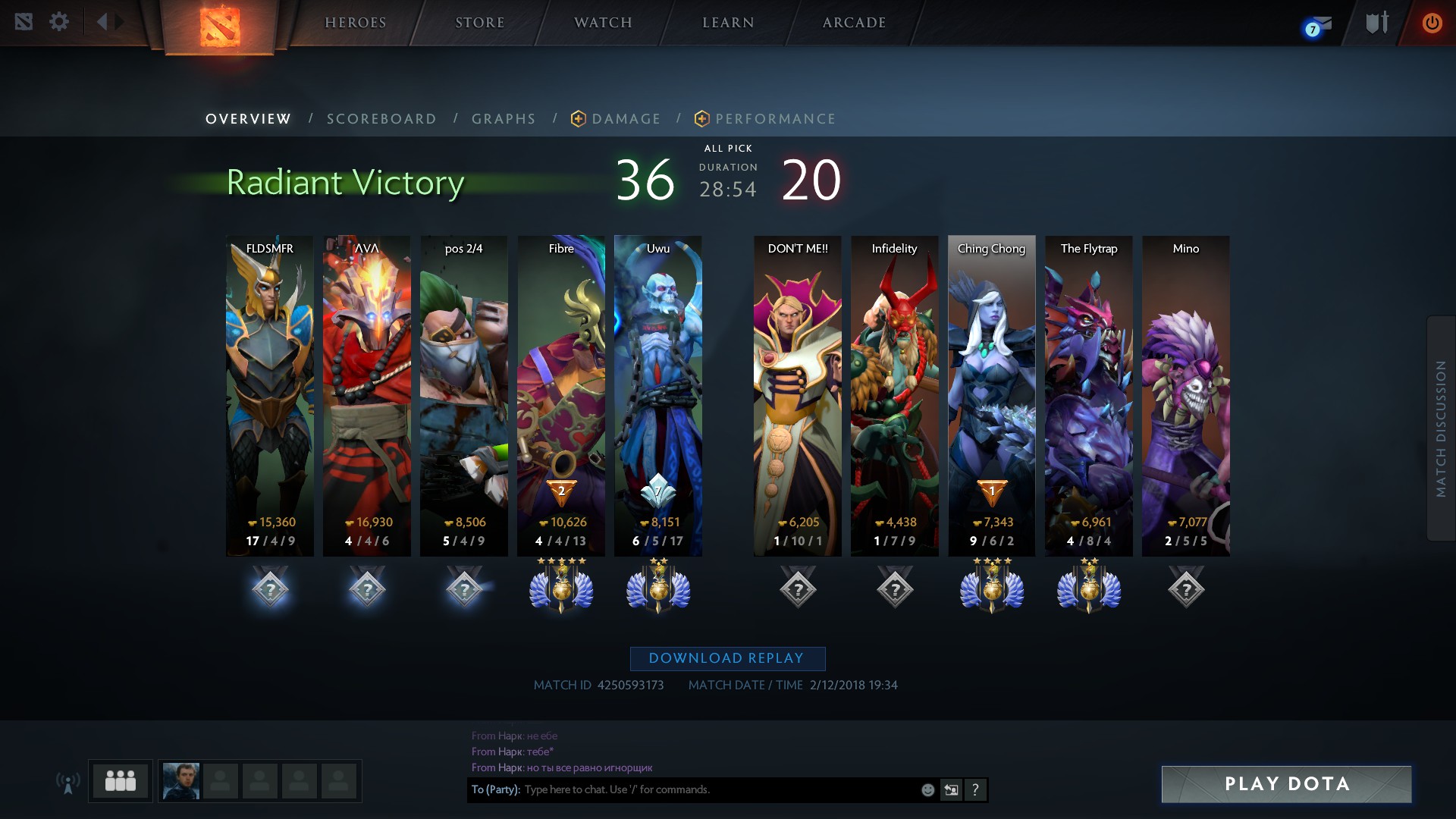Download the match replay

pos(727,658)
